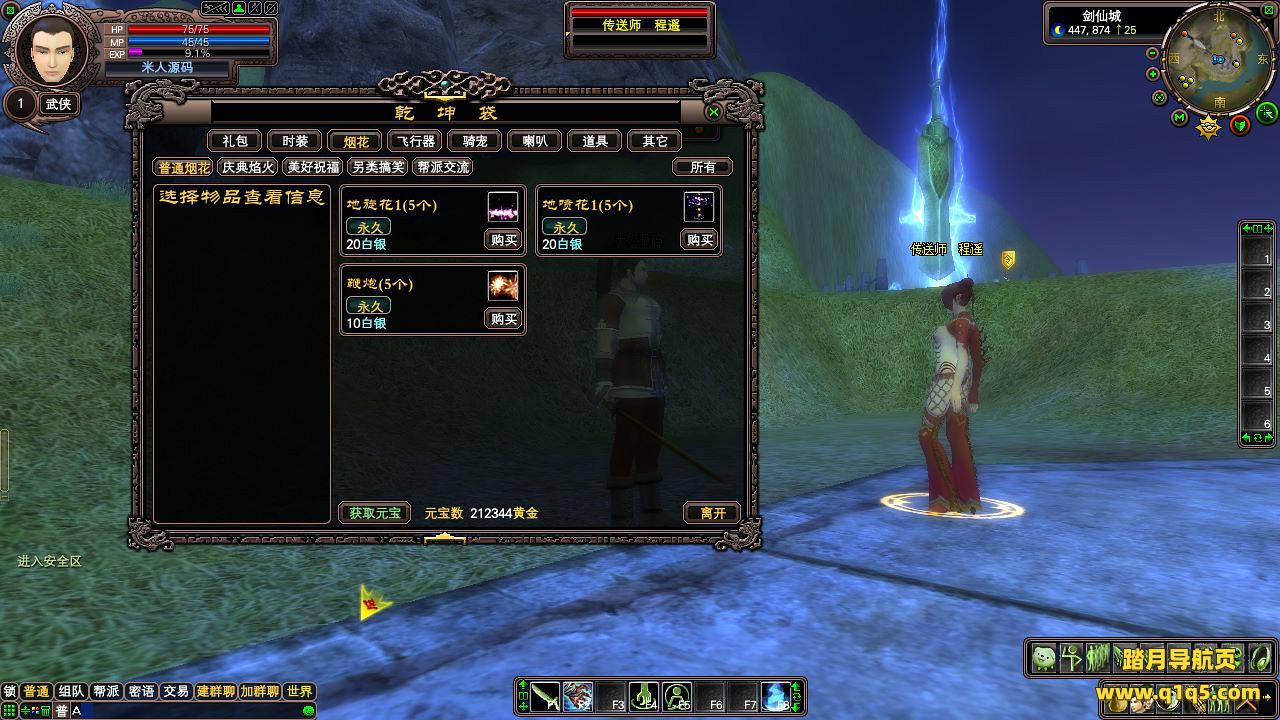Viewport: 1280px width, 720px height.
Task: Close the 乾坤袋 shop window
Action: point(714,112)
